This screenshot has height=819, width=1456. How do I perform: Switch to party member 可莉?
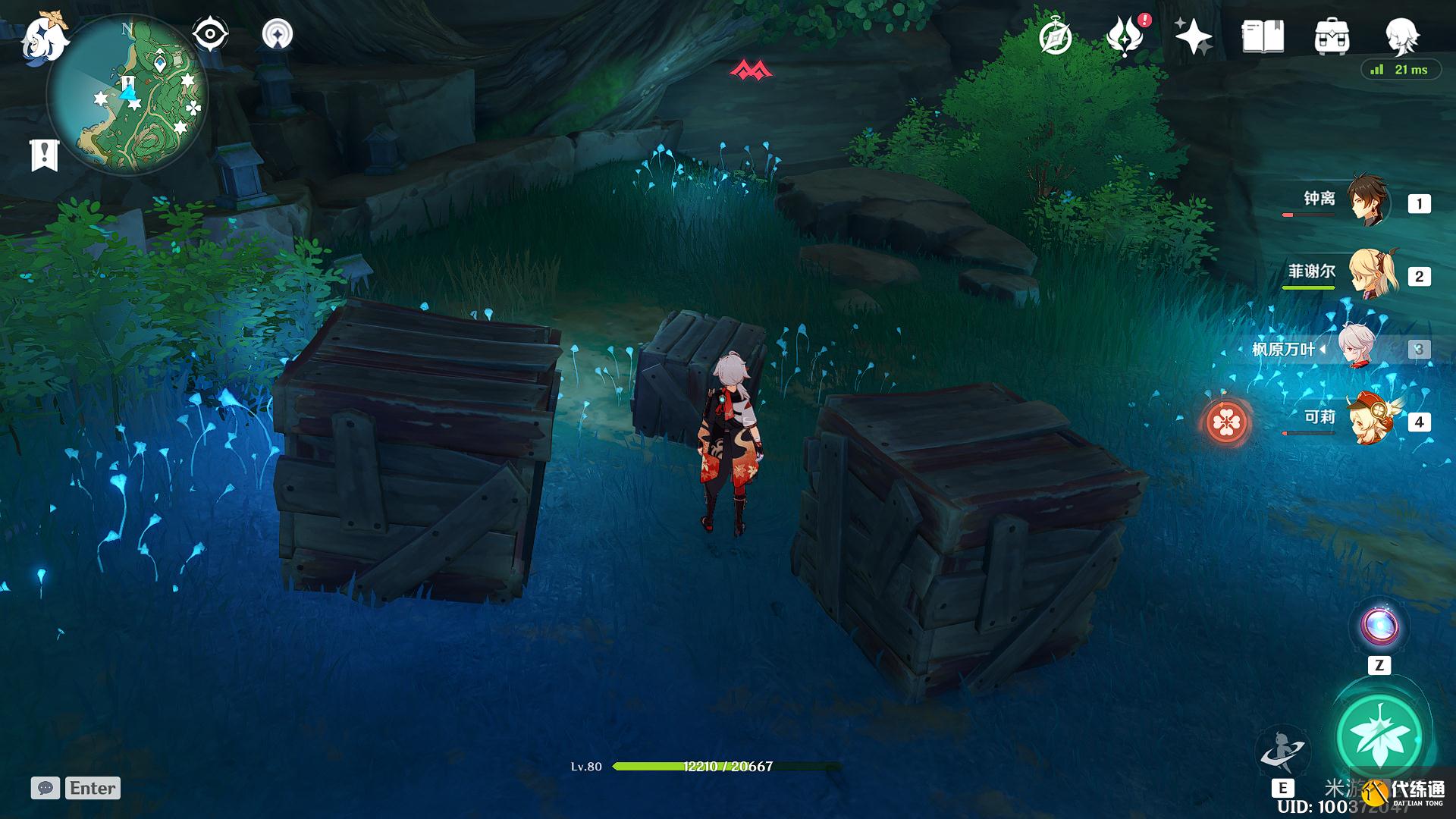click(1371, 419)
